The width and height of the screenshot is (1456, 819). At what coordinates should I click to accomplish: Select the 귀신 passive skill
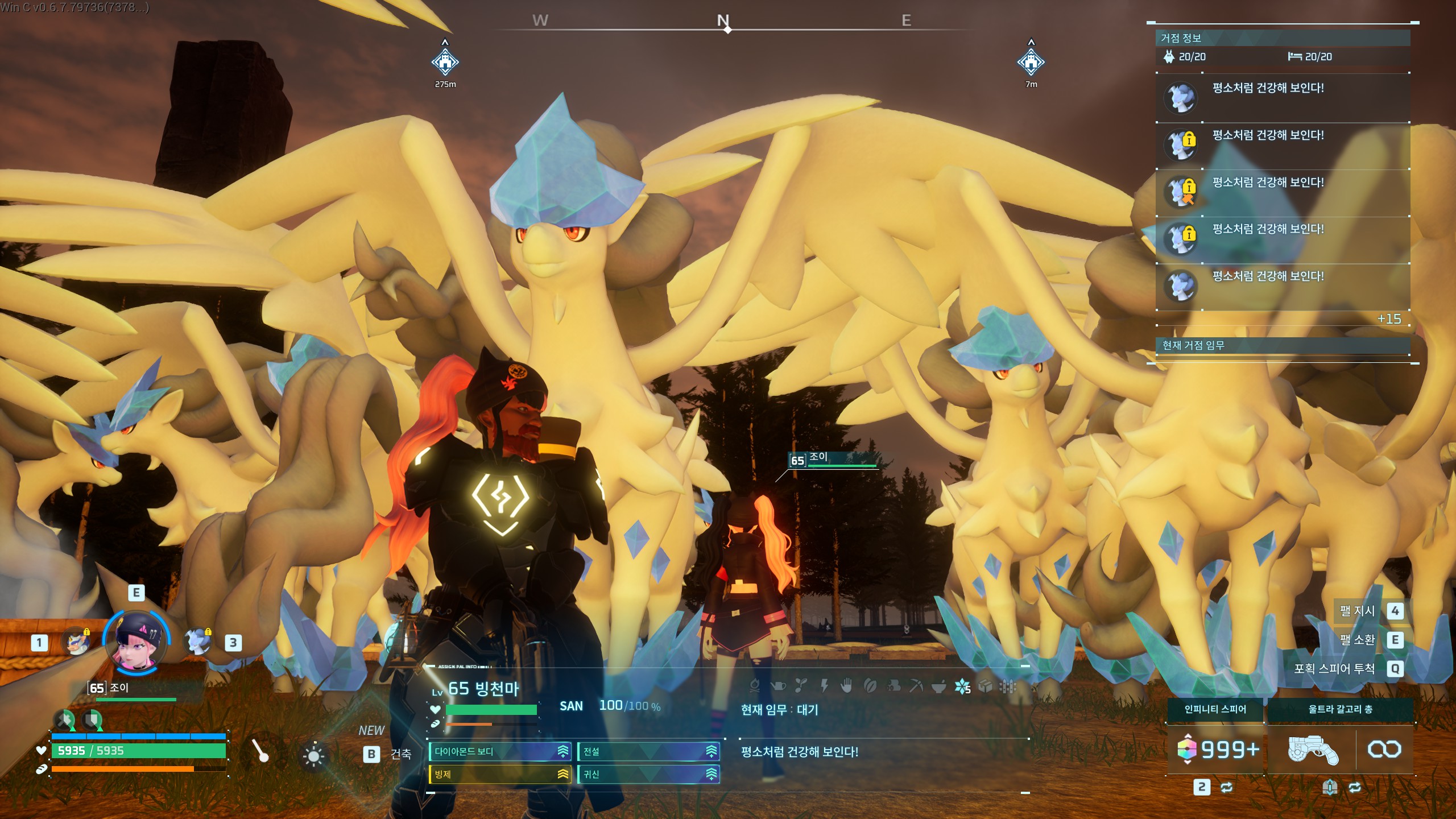(x=648, y=774)
